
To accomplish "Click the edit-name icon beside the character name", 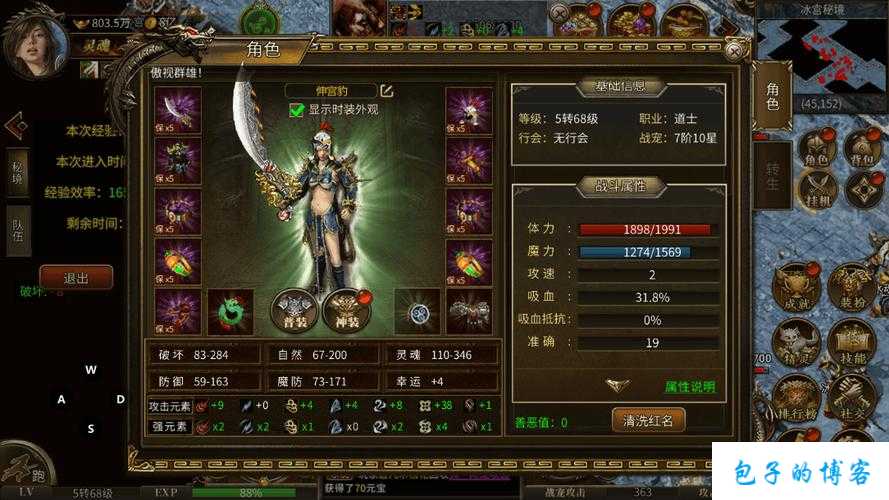I will click(x=386, y=91).
